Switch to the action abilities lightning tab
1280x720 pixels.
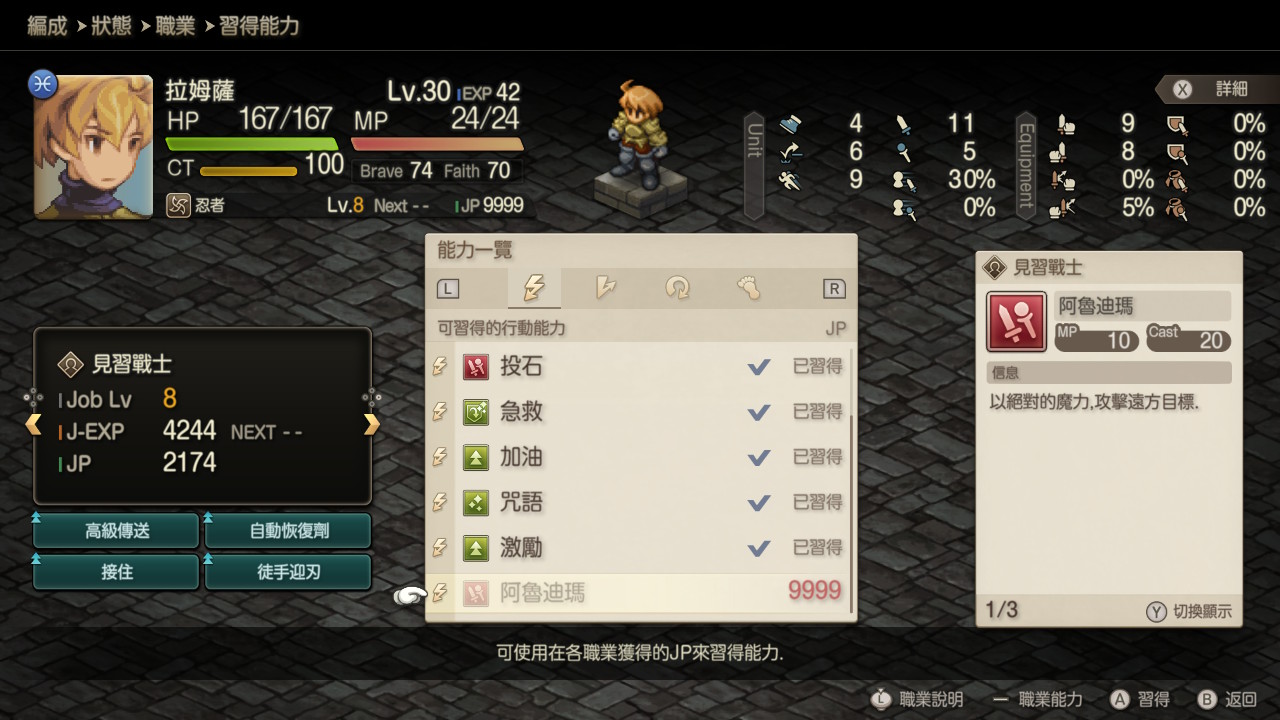click(x=534, y=289)
